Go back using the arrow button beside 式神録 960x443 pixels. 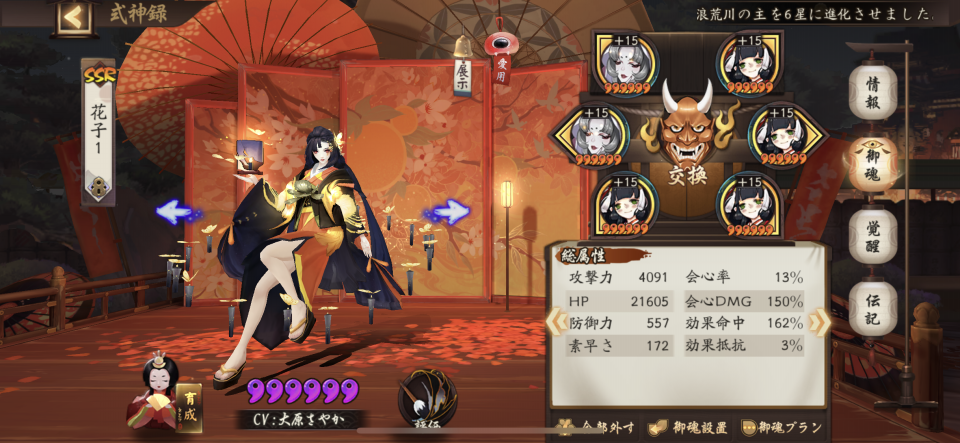pyautogui.click(x=72, y=16)
